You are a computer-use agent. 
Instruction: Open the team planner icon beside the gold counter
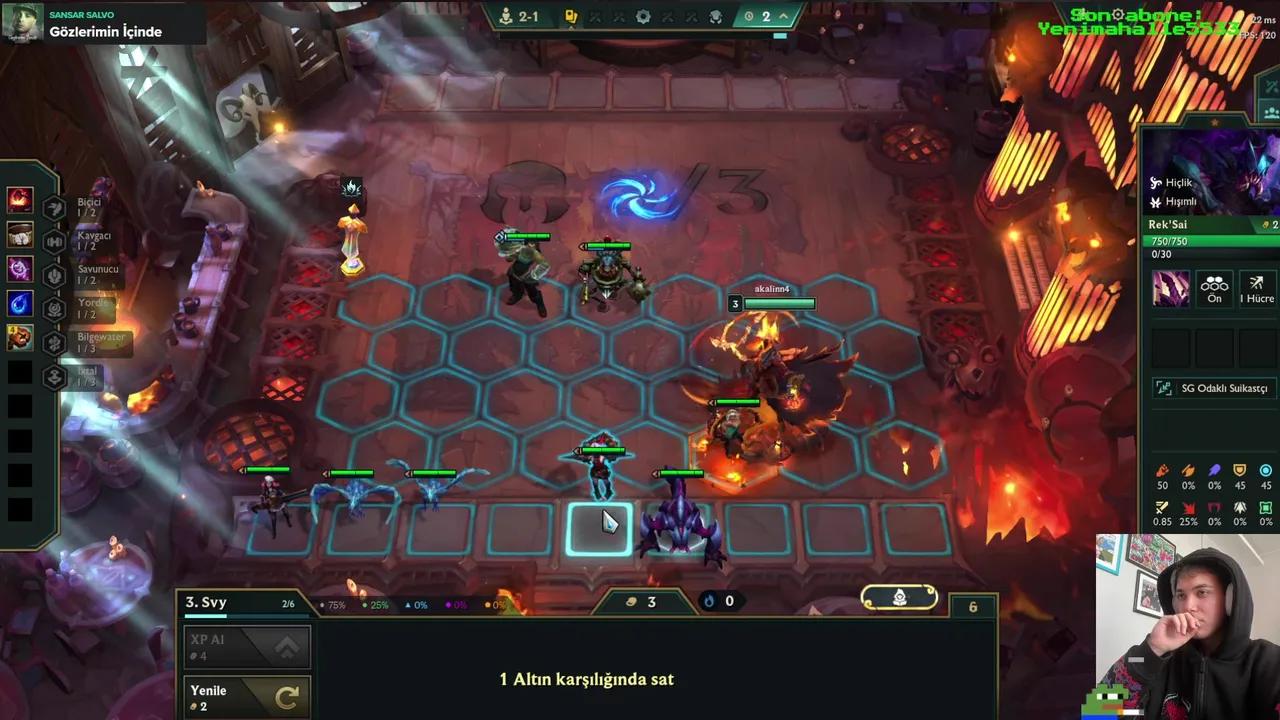click(900, 598)
